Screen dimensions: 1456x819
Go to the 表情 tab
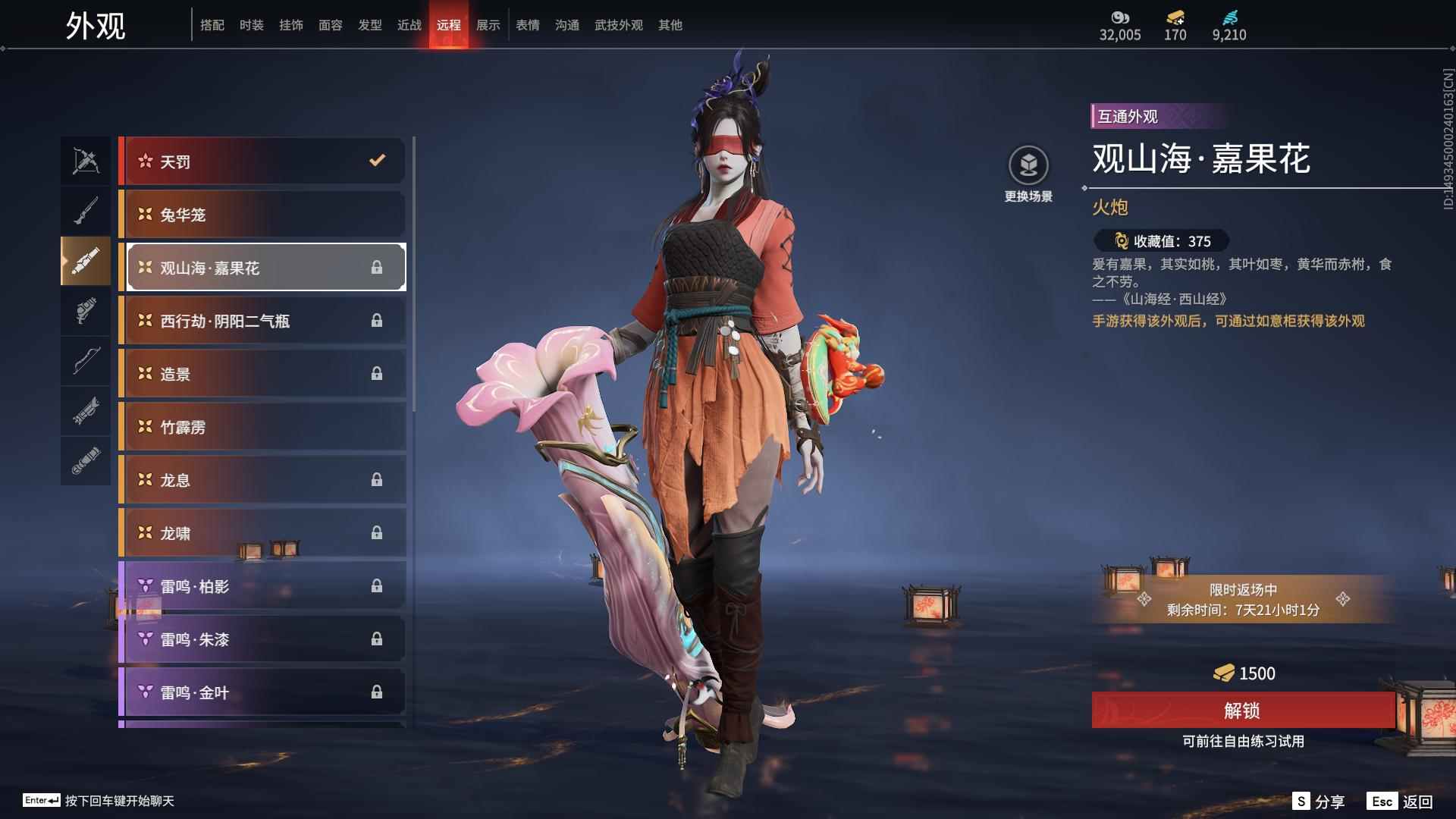coord(528,25)
